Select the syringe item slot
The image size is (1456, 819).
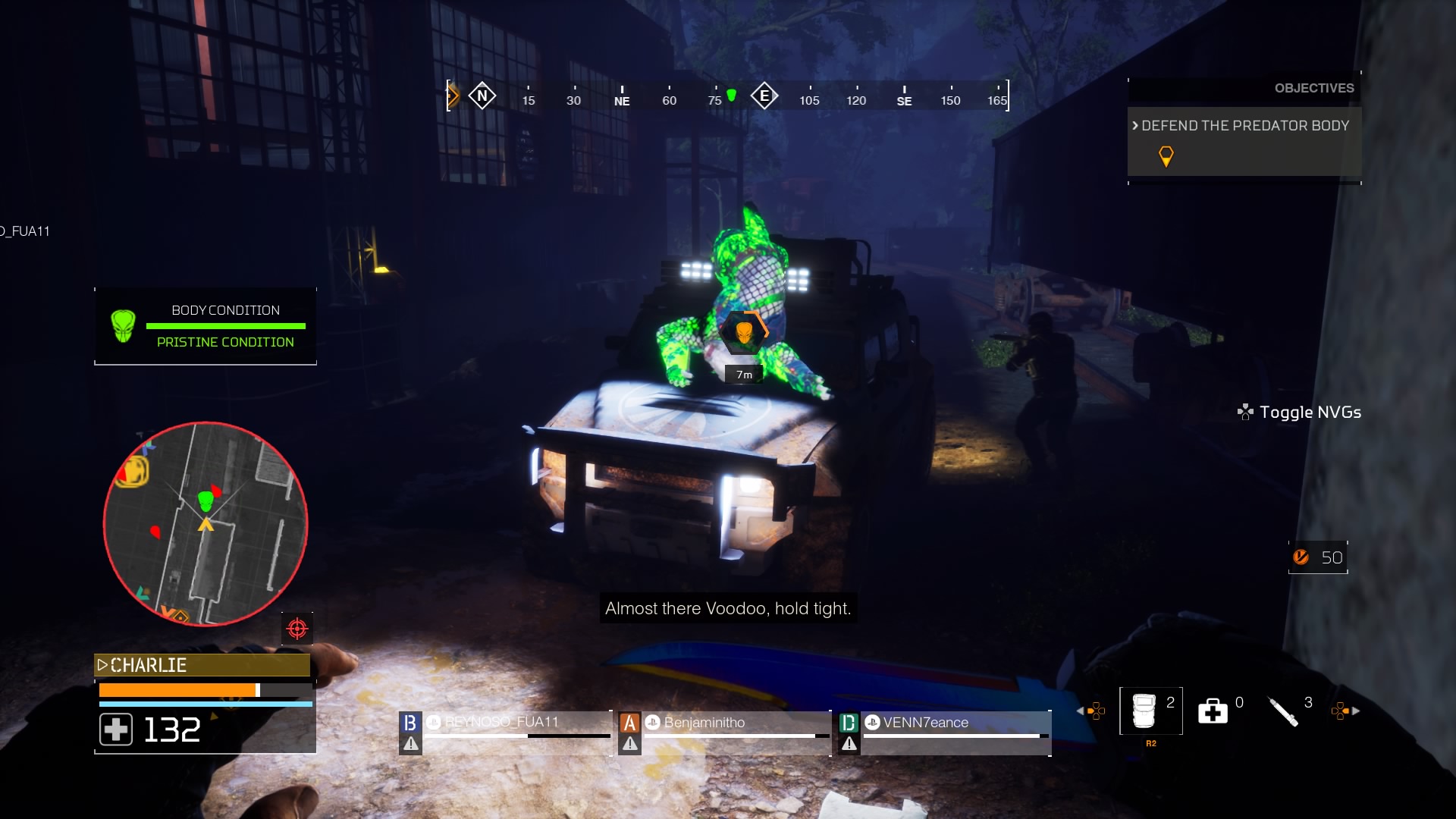(x=1283, y=711)
